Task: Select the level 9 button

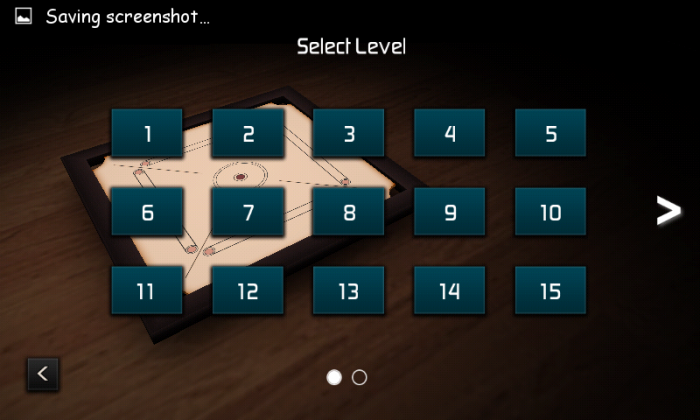Action: pos(450,212)
